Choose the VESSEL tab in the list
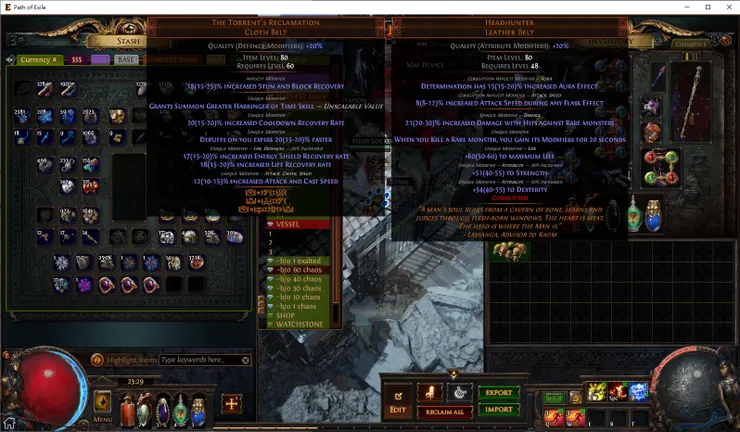This screenshot has width=740, height=432. coord(290,224)
